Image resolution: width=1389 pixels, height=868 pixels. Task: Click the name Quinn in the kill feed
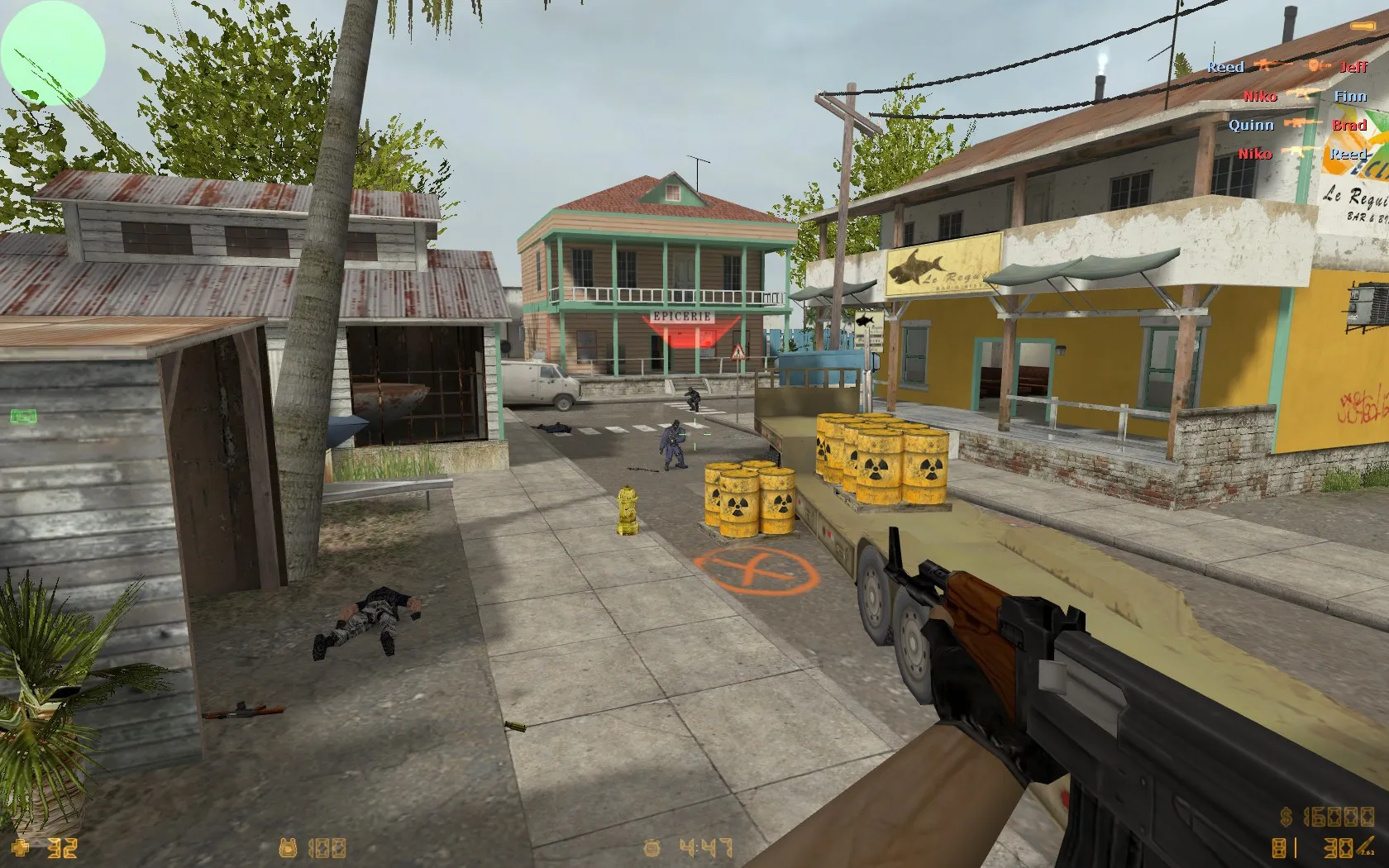pyautogui.click(x=1251, y=126)
